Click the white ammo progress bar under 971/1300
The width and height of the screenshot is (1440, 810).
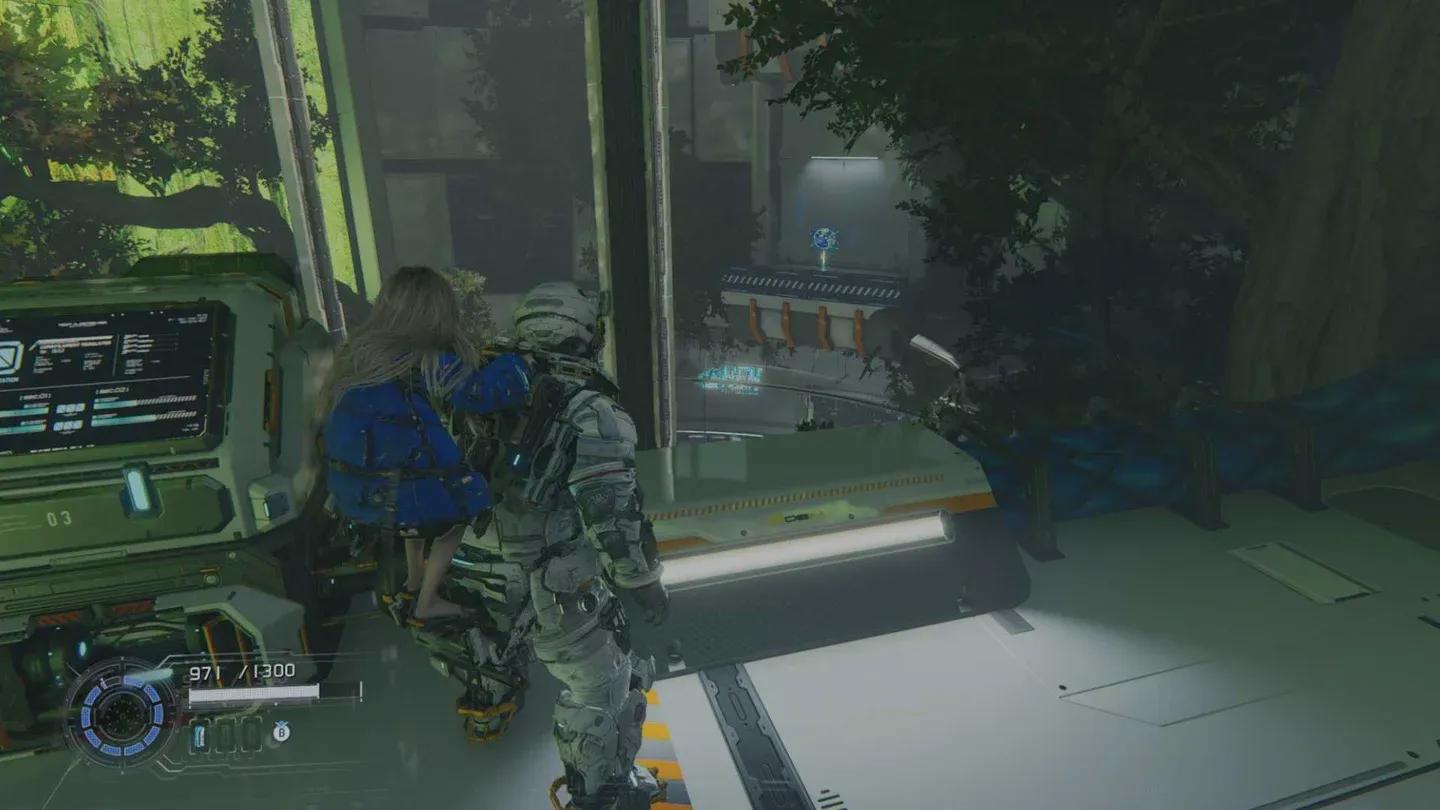click(x=254, y=694)
